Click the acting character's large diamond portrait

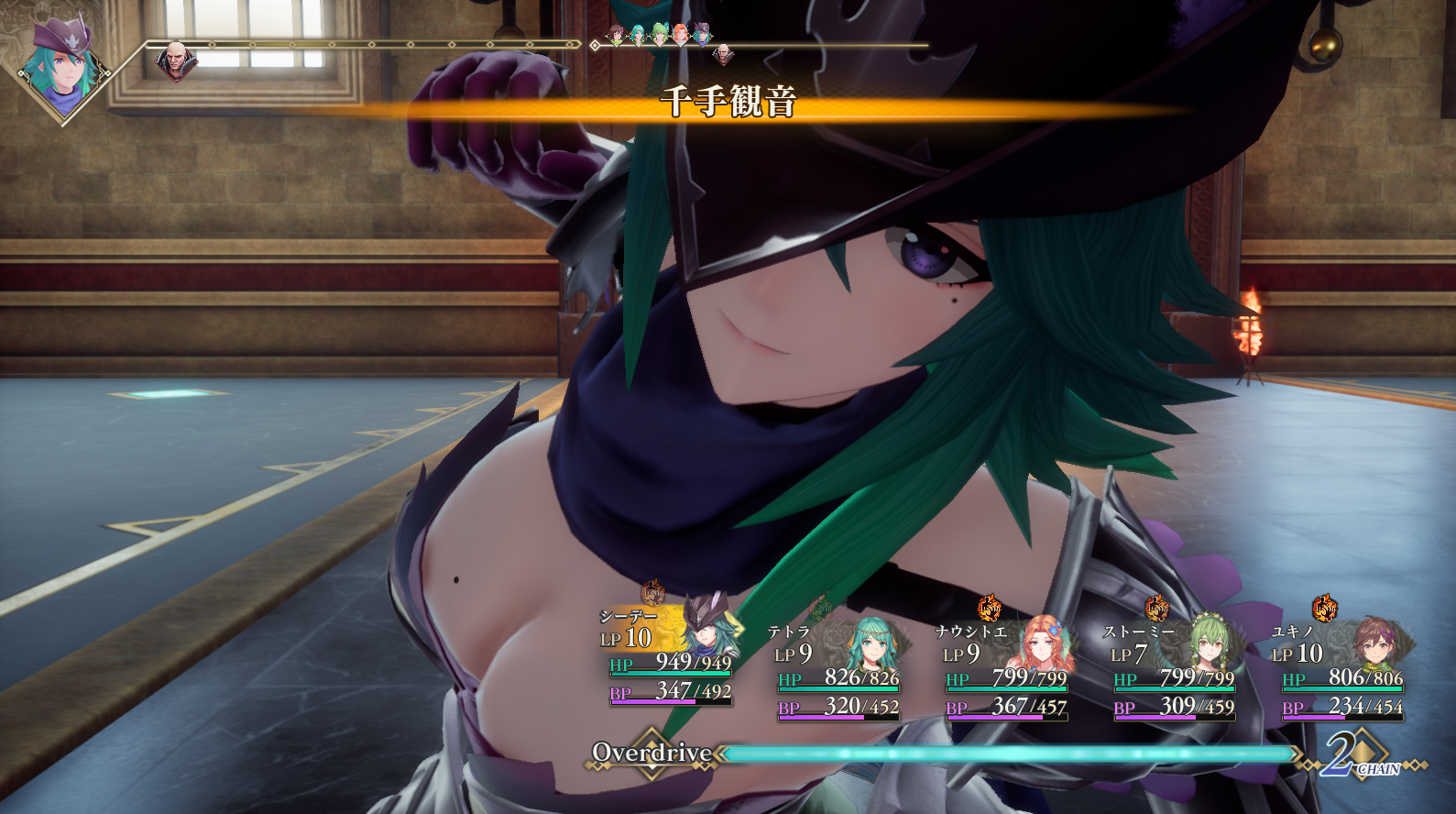[x=61, y=69]
